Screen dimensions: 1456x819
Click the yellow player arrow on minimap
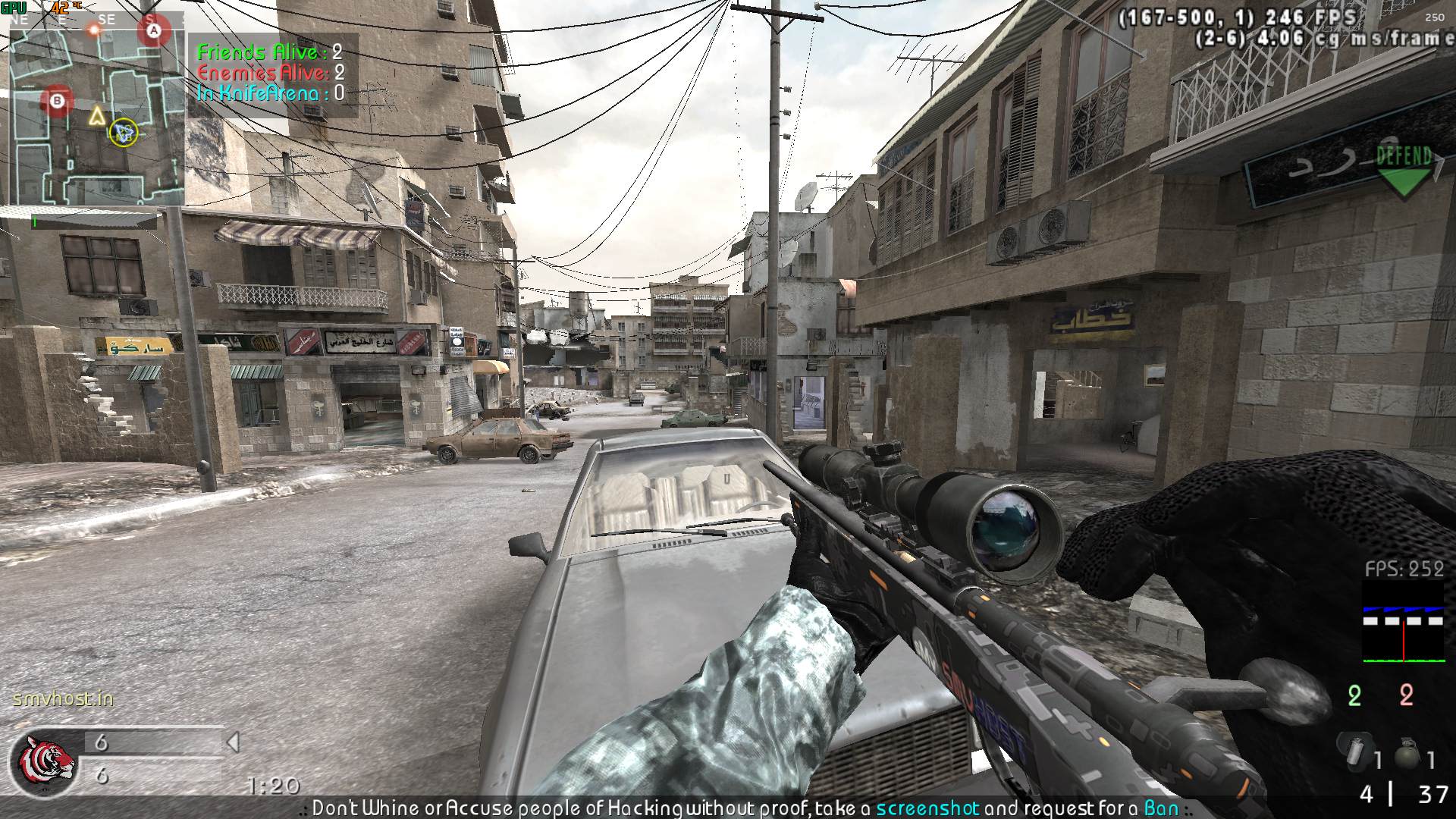tap(96, 116)
